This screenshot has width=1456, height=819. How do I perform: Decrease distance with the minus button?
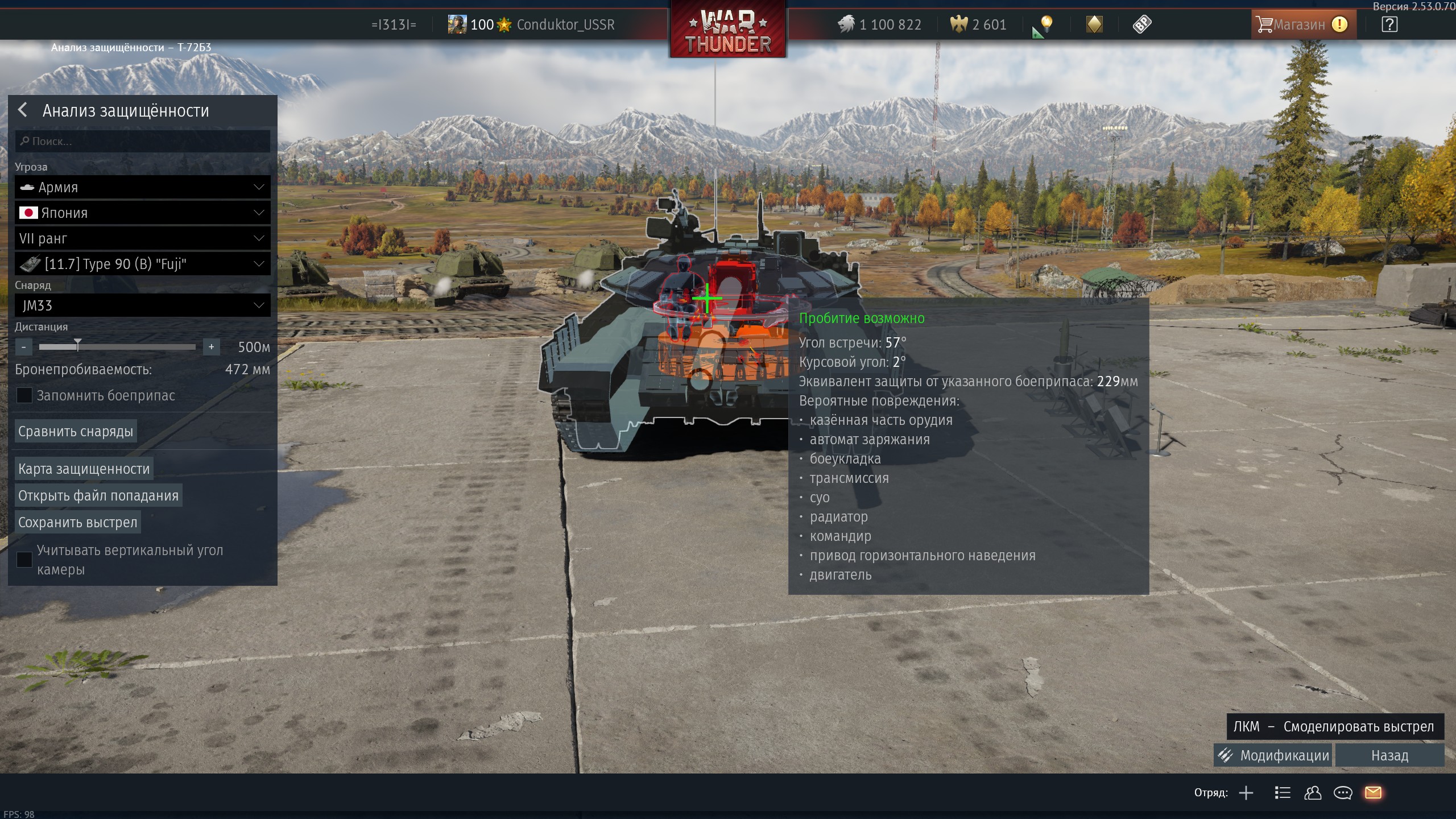(x=24, y=346)
